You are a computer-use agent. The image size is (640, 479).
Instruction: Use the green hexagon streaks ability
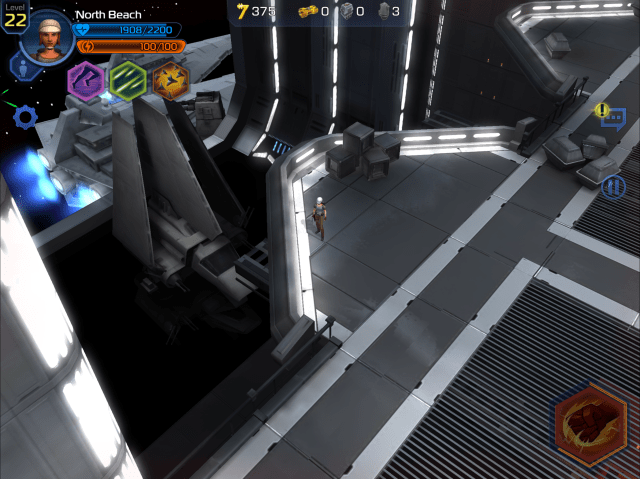point(128,79)
